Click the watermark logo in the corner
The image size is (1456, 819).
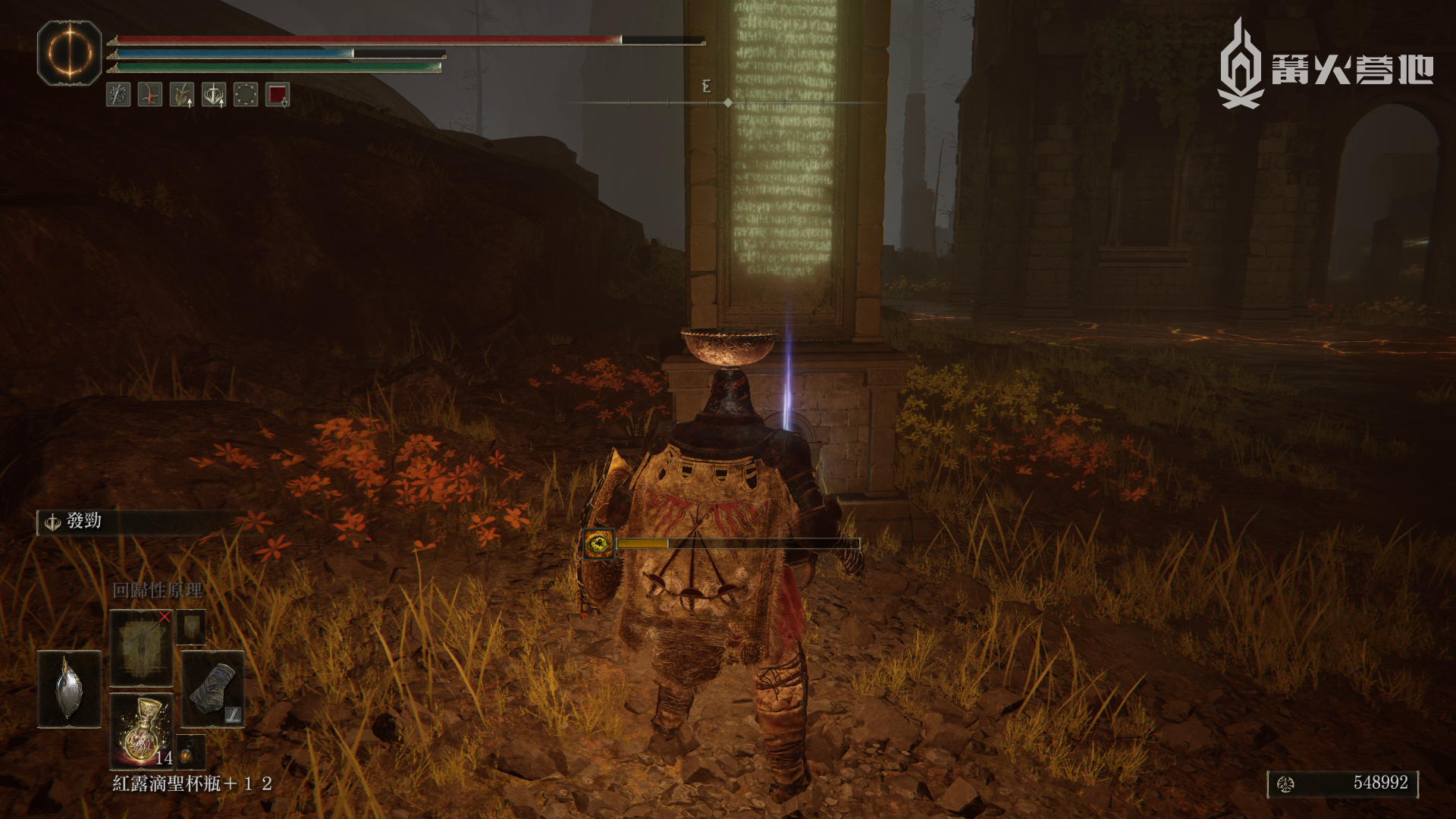pos(1325,67)
